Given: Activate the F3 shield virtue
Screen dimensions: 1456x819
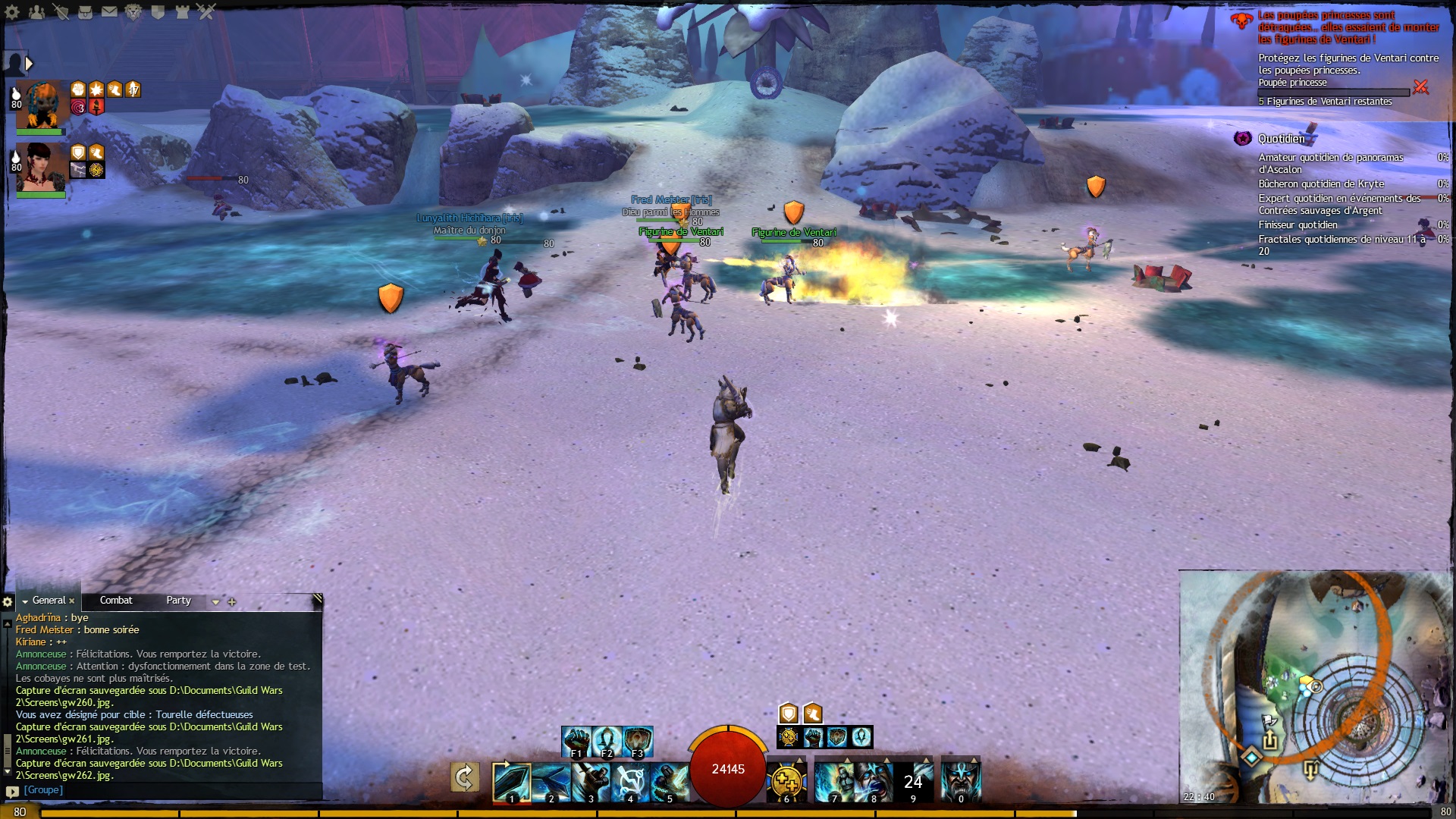Looking at the screenshot, I should pyautogui.click(x=638, y=741).
